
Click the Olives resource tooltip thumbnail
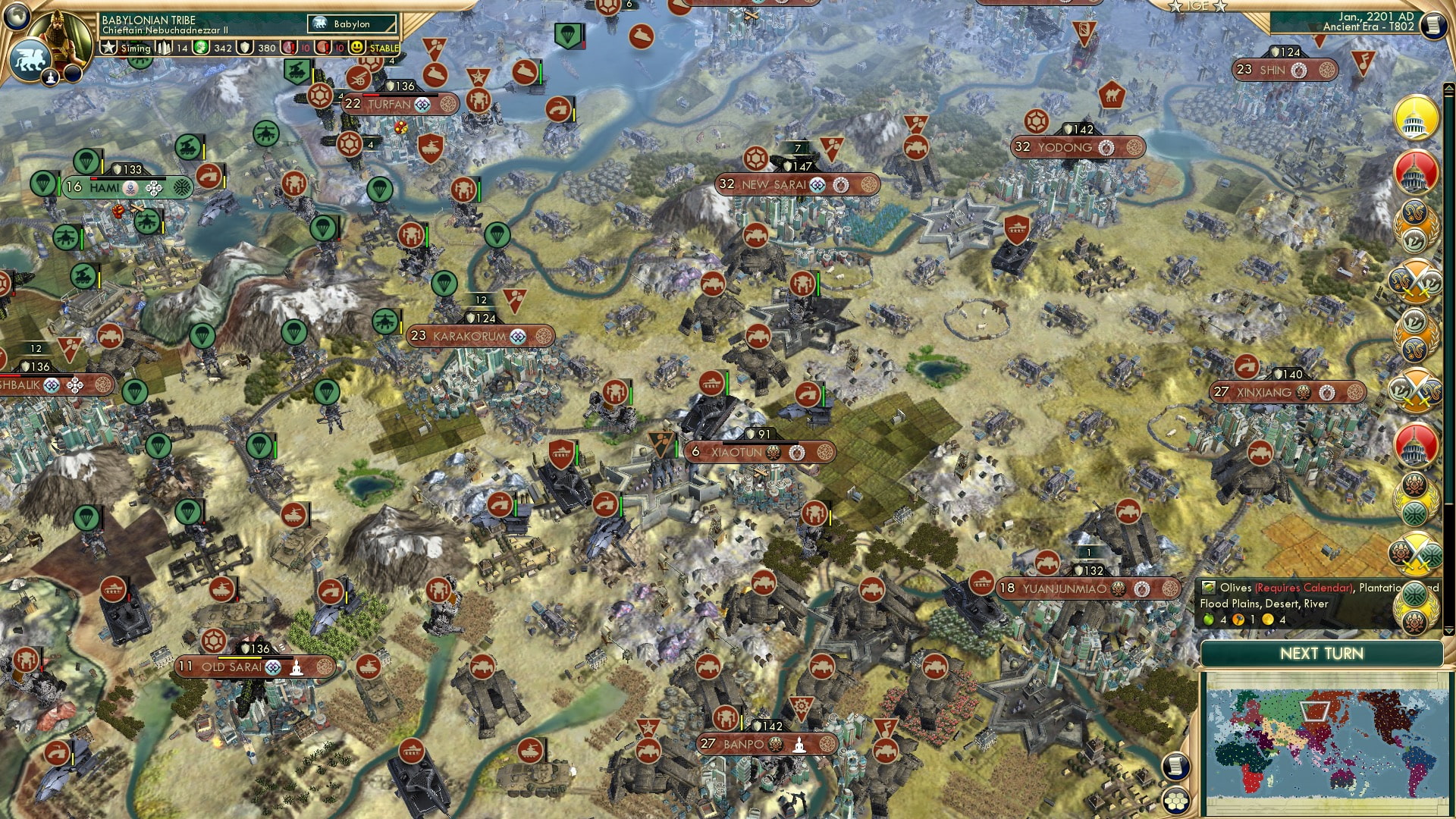click(1208, 588)
